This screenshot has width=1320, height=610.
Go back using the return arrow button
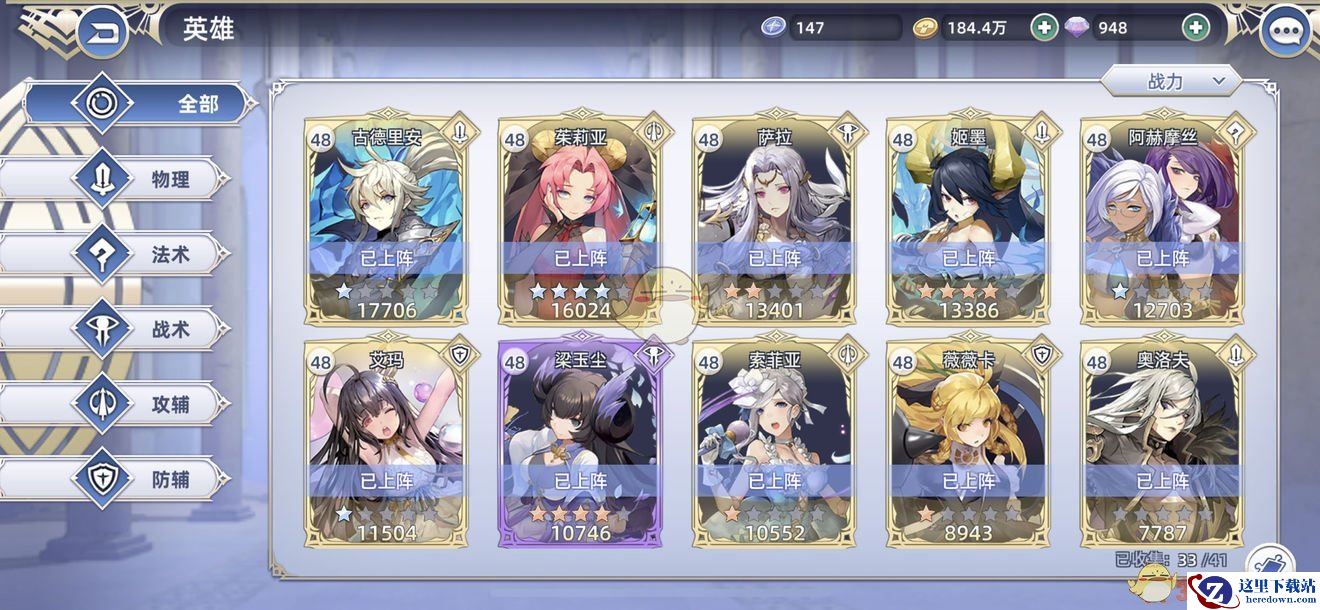(101, 31)
